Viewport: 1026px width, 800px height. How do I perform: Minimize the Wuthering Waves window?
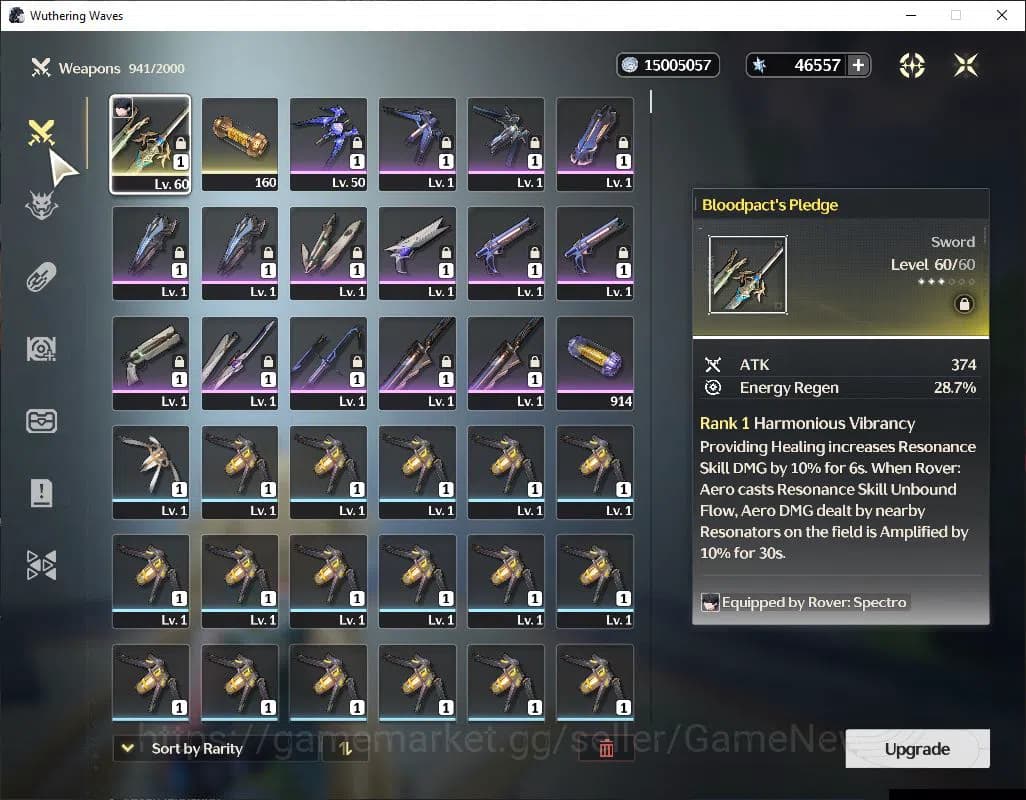point(910,15)
